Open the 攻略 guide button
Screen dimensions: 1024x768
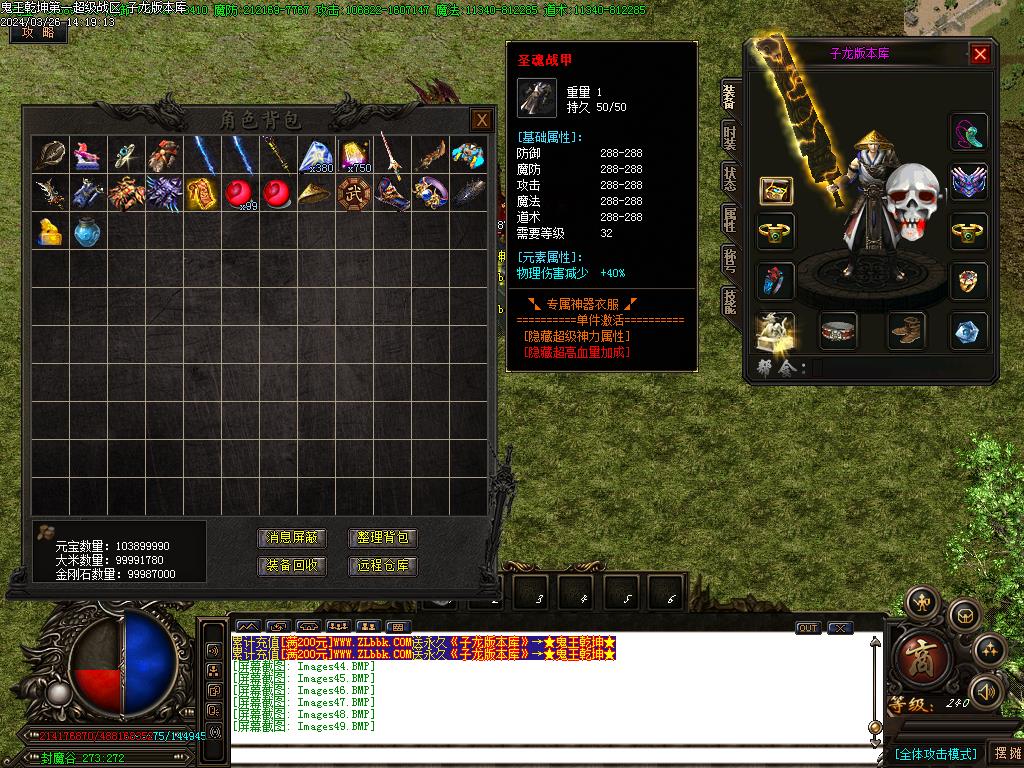point(38,32)
